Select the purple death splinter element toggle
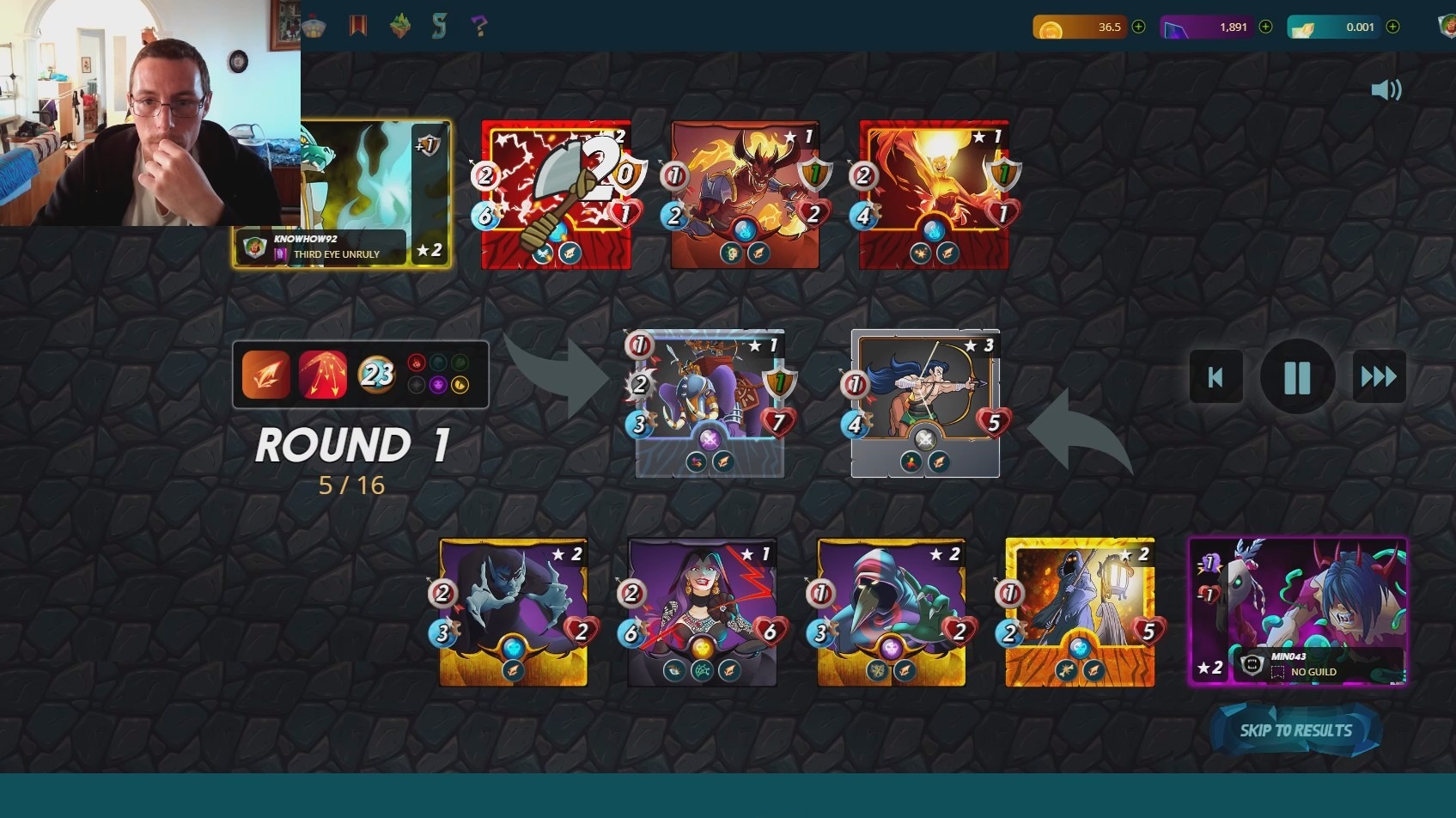This screenshot has height=818, width=1456. 439,384
